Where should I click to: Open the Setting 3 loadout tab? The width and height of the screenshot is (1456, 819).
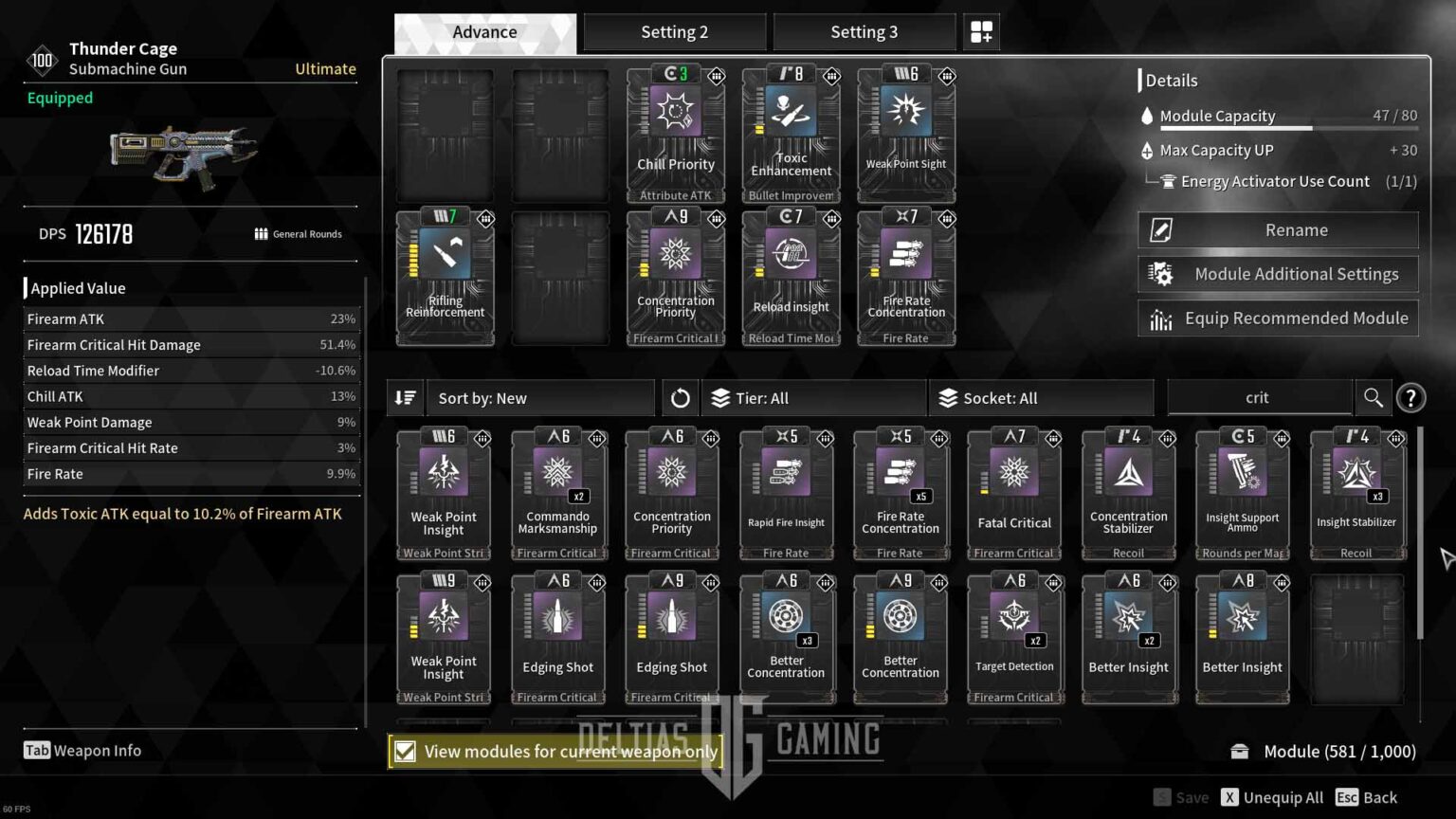[x=864, y=32]
